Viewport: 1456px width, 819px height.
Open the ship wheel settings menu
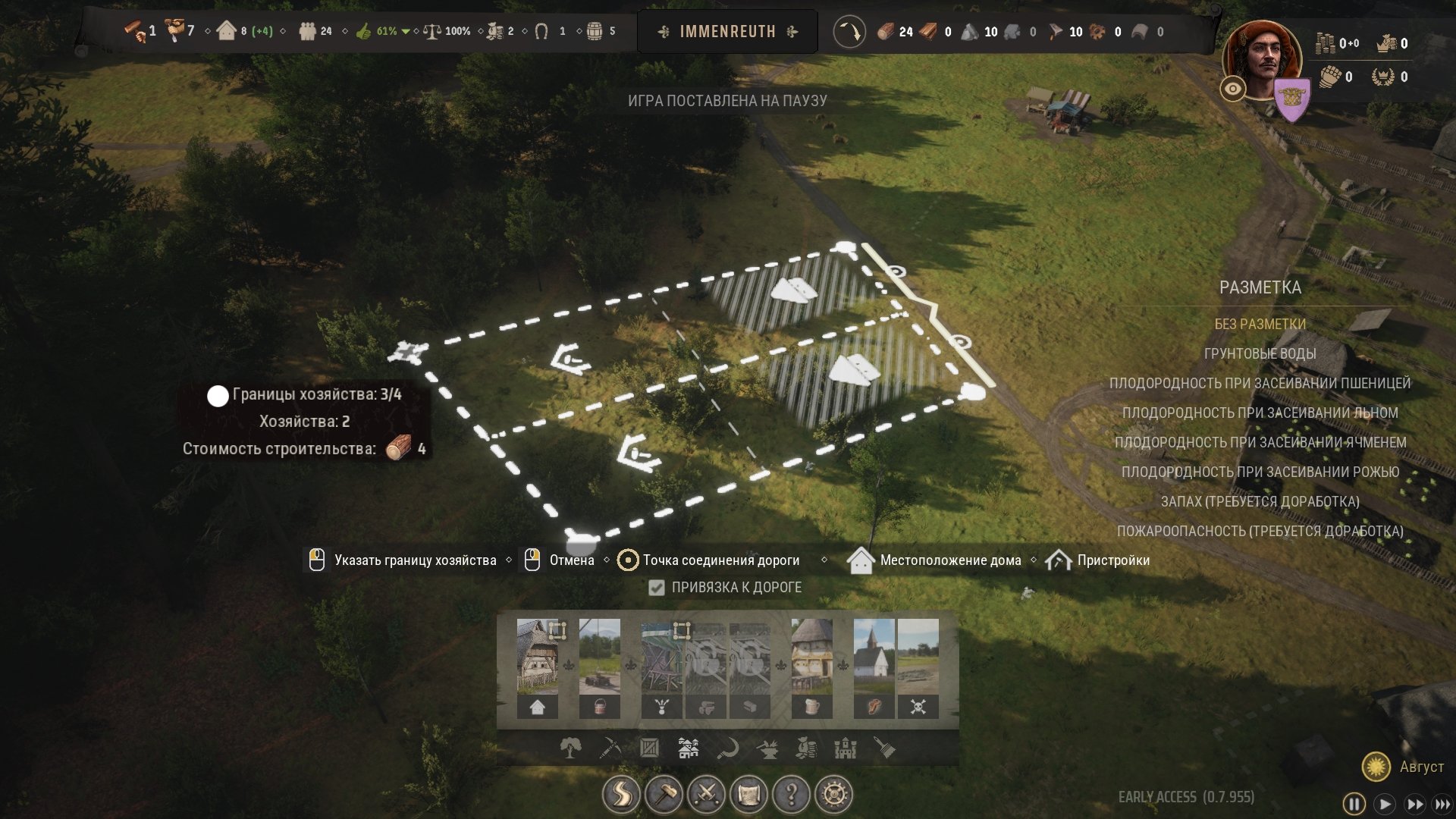tap(833, 795)
